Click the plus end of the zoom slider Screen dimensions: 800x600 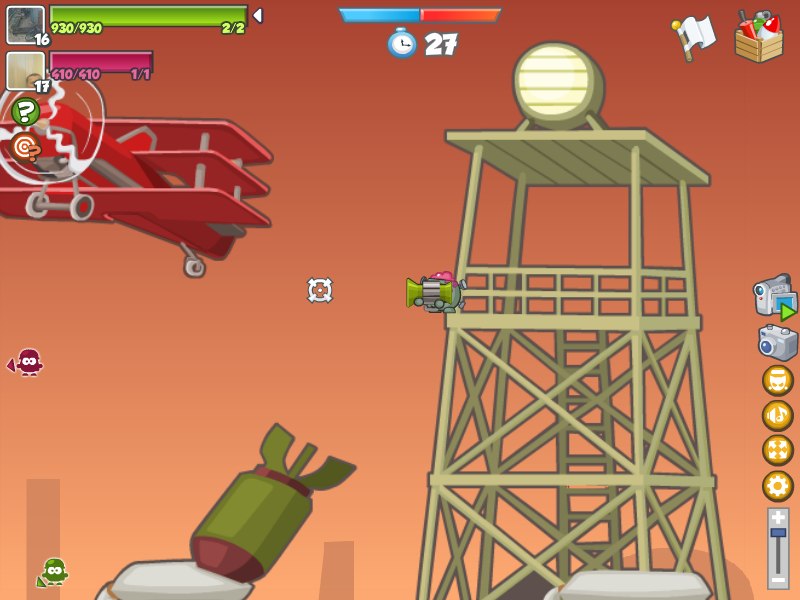pyautogui.click(x=778, y=518)
